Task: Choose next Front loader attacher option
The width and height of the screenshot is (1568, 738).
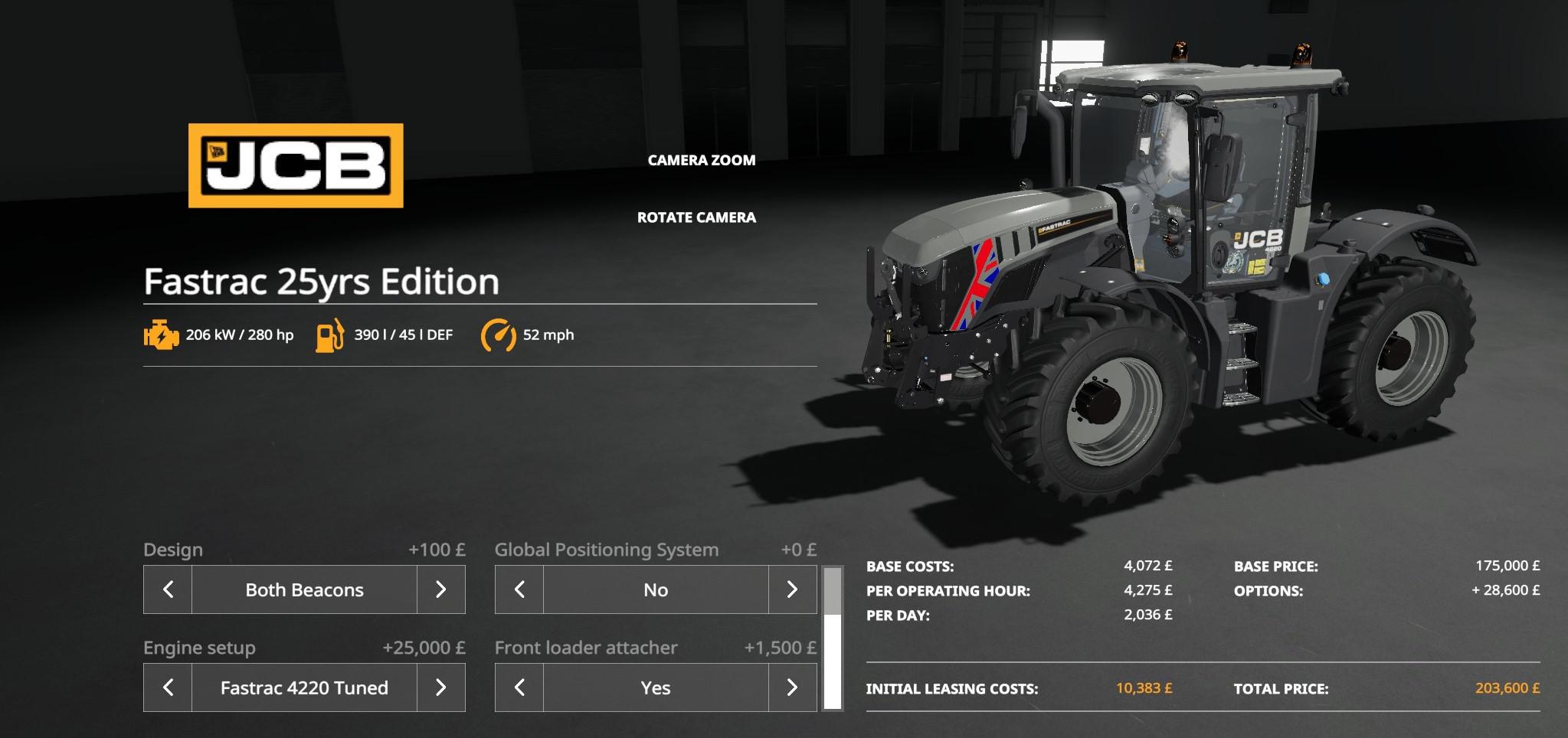Action: coord(792,687)
